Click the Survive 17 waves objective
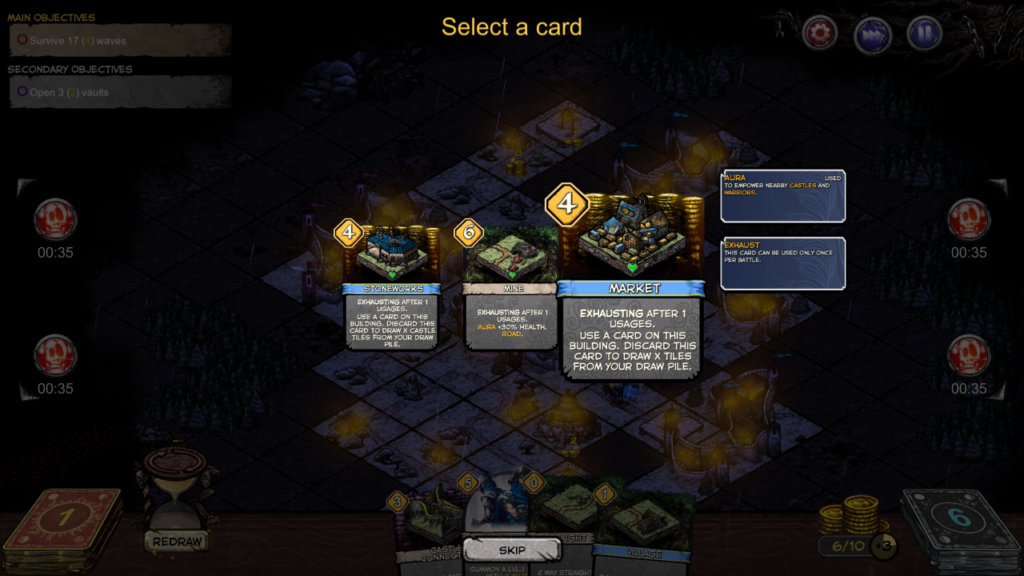Screen dimensions: 1024x576 pyautogui.click(x=120, y=41)
